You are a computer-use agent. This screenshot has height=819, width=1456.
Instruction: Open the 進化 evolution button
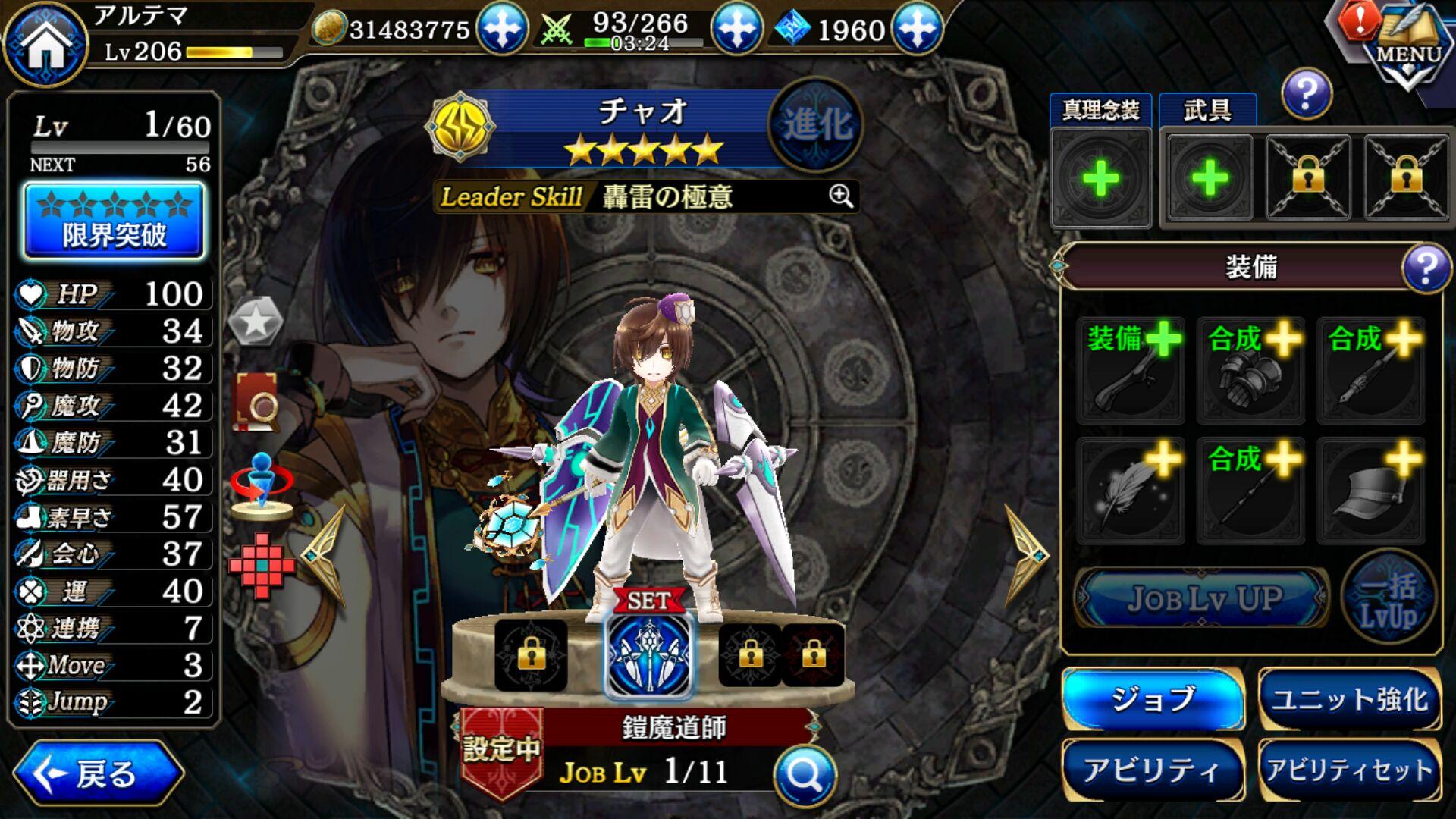(815, 124)
